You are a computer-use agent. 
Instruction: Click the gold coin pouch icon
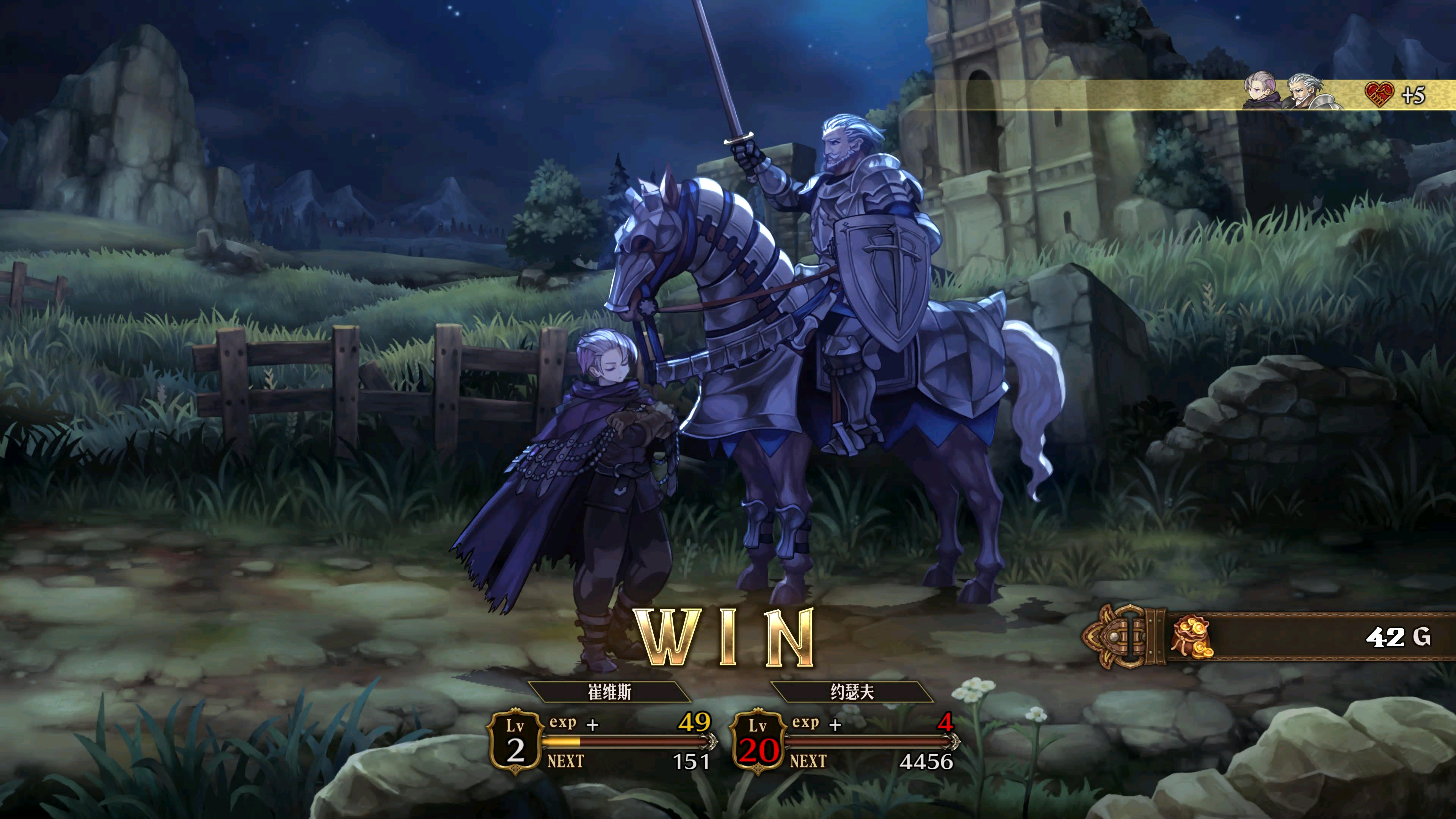tap(1191, 637)
